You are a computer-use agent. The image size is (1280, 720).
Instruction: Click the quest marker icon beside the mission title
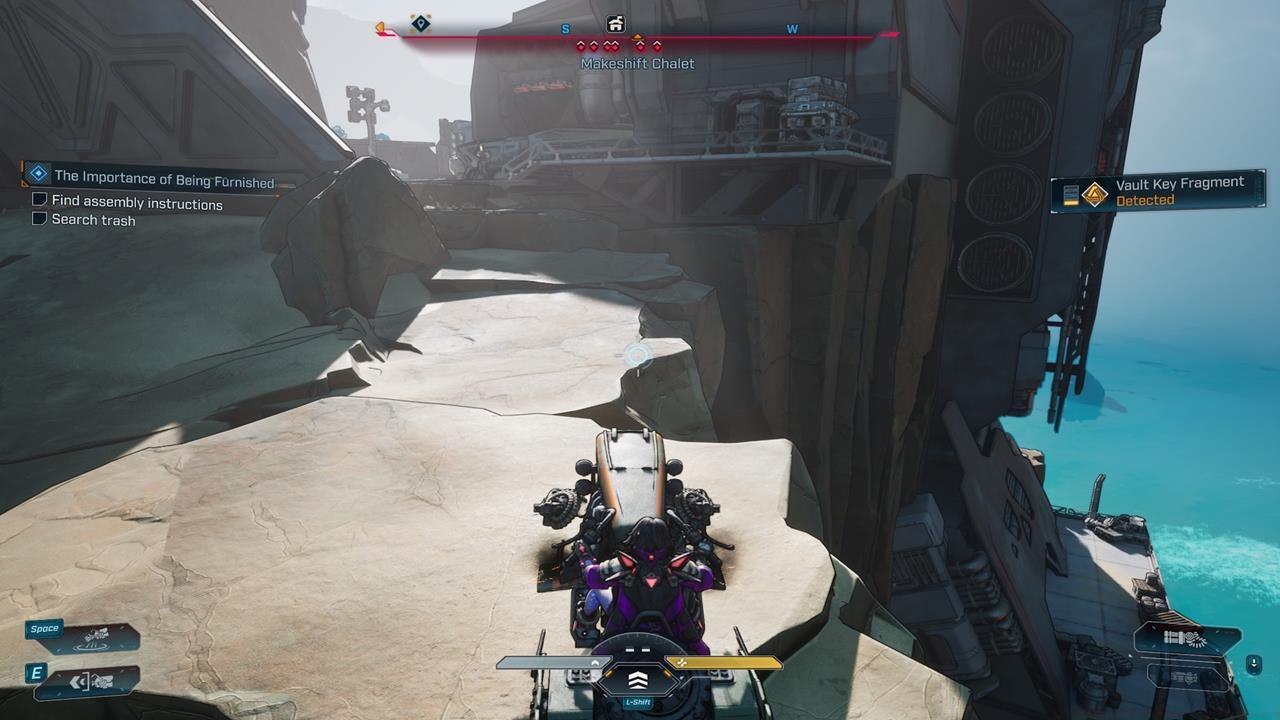[x=37, y=172]
